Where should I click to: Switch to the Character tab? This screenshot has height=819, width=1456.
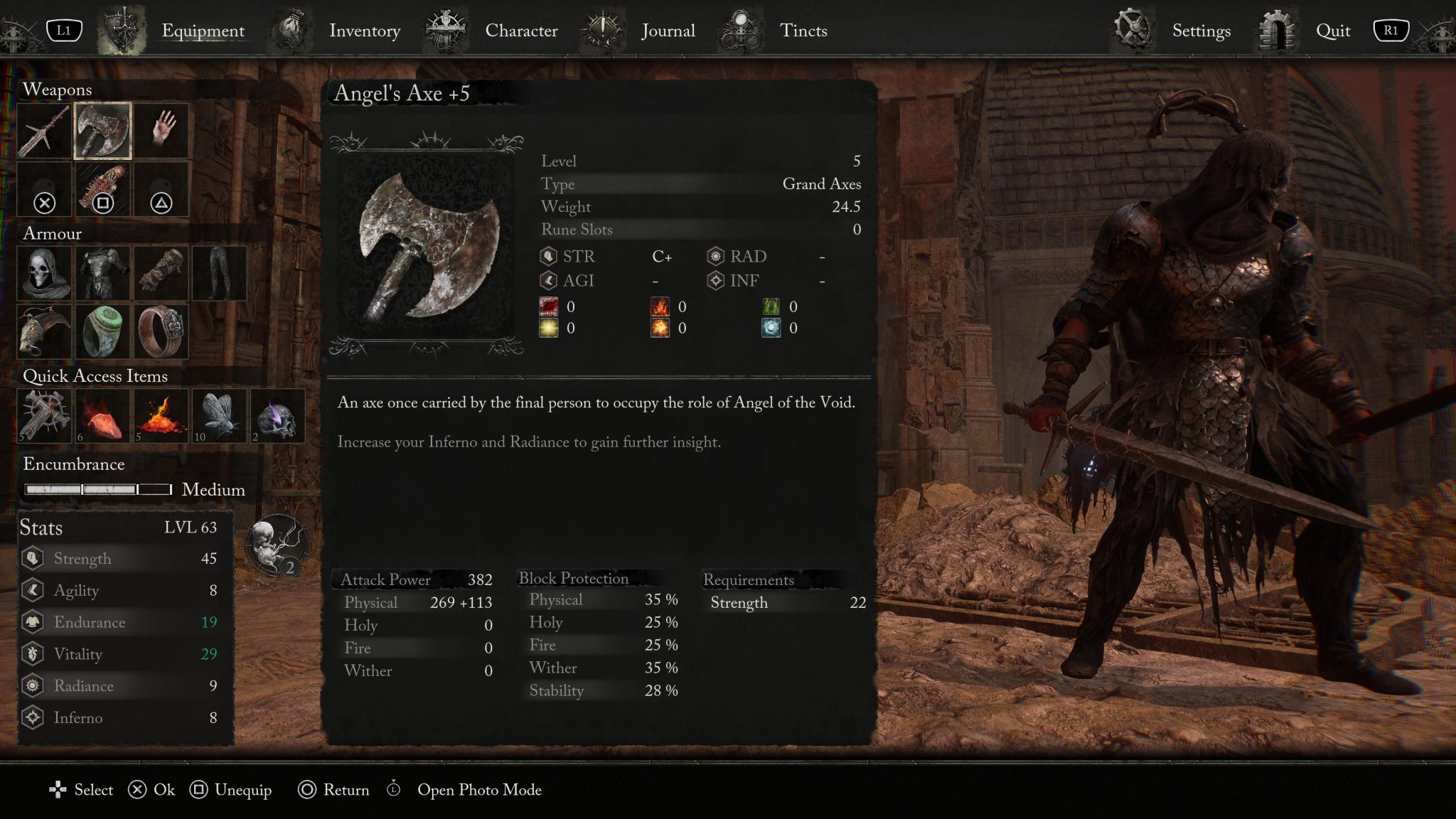click(521, 31)
